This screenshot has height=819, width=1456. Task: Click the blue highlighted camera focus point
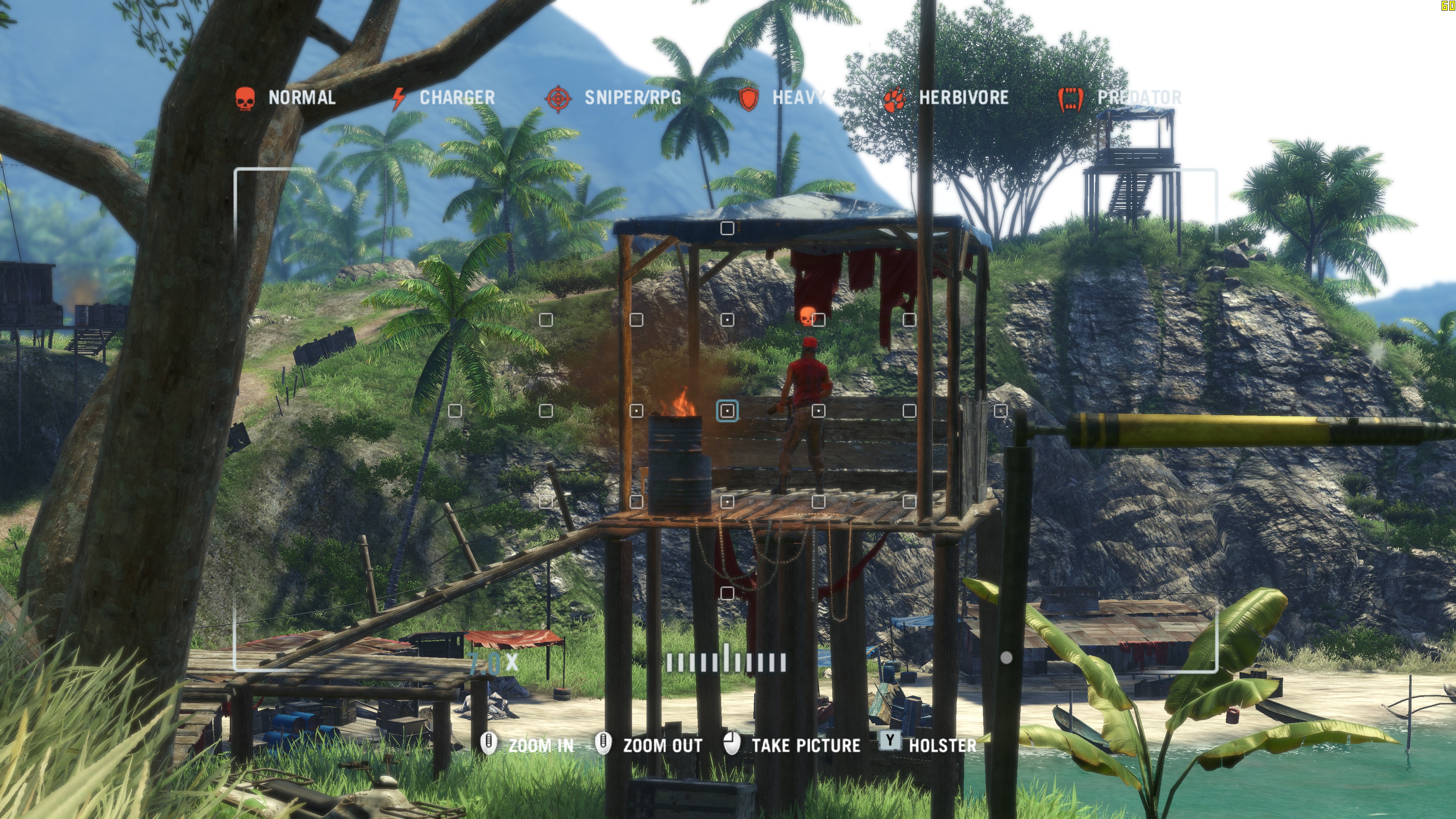tap(728, 411)
